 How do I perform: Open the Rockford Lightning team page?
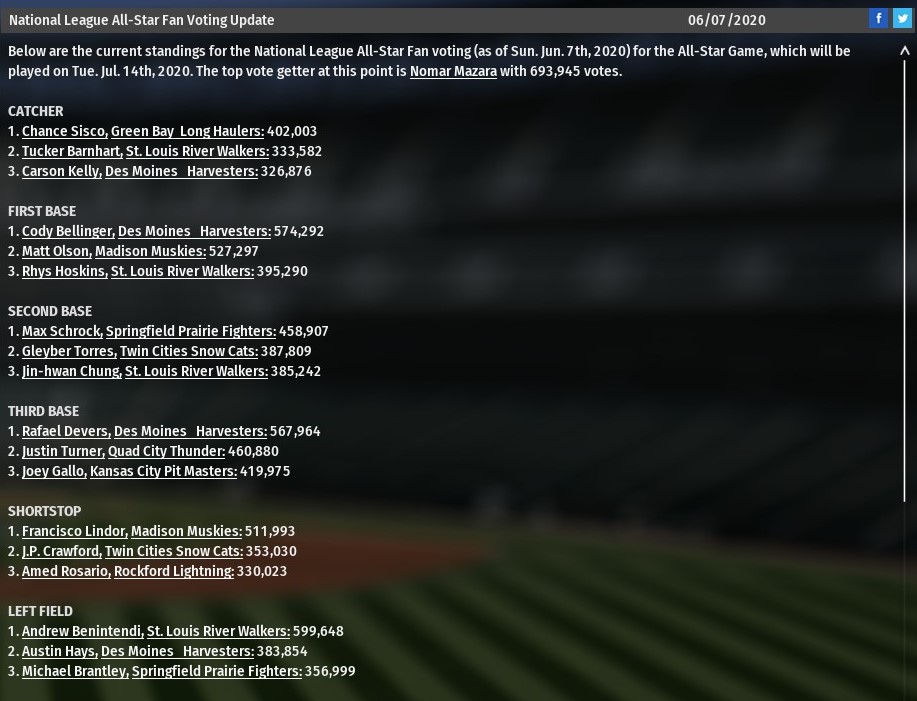point(173,571)
